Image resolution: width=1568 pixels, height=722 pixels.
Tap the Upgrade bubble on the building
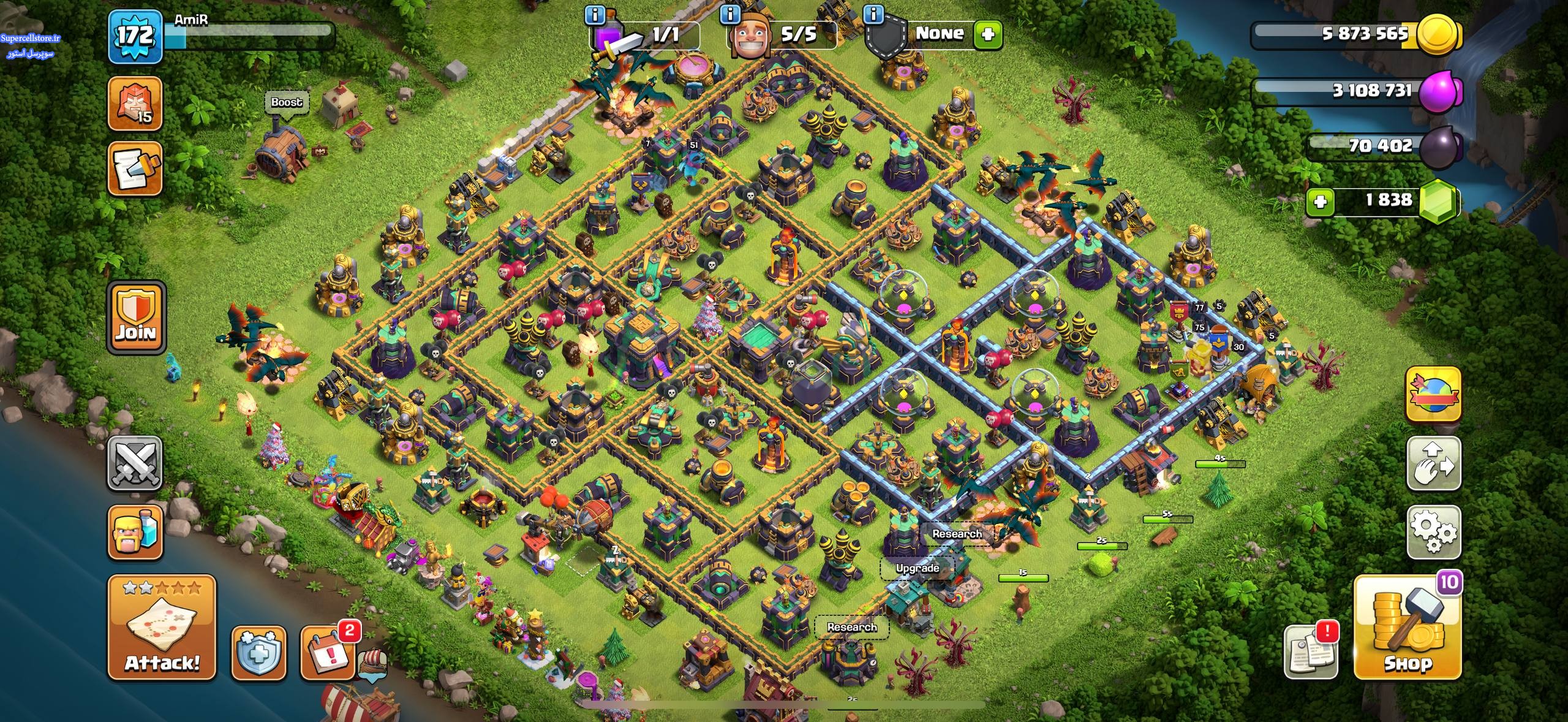tap(917, 568)
